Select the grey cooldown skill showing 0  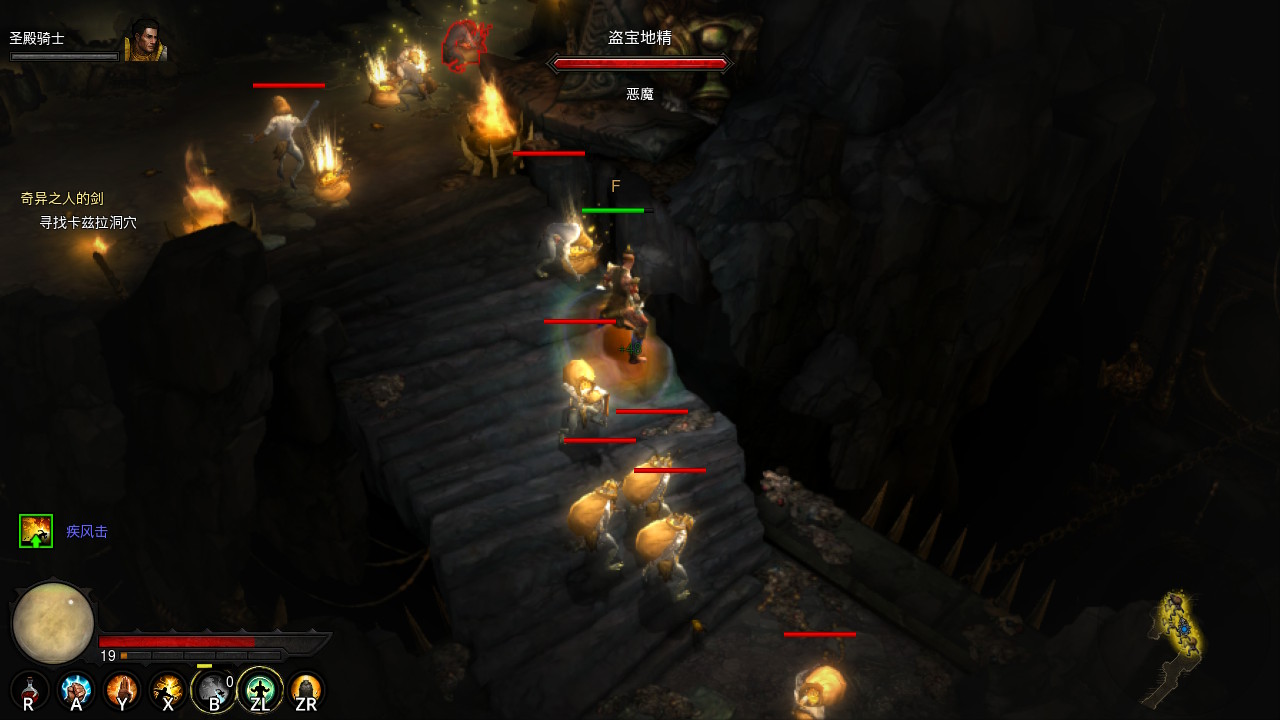(x=214, y=690)
